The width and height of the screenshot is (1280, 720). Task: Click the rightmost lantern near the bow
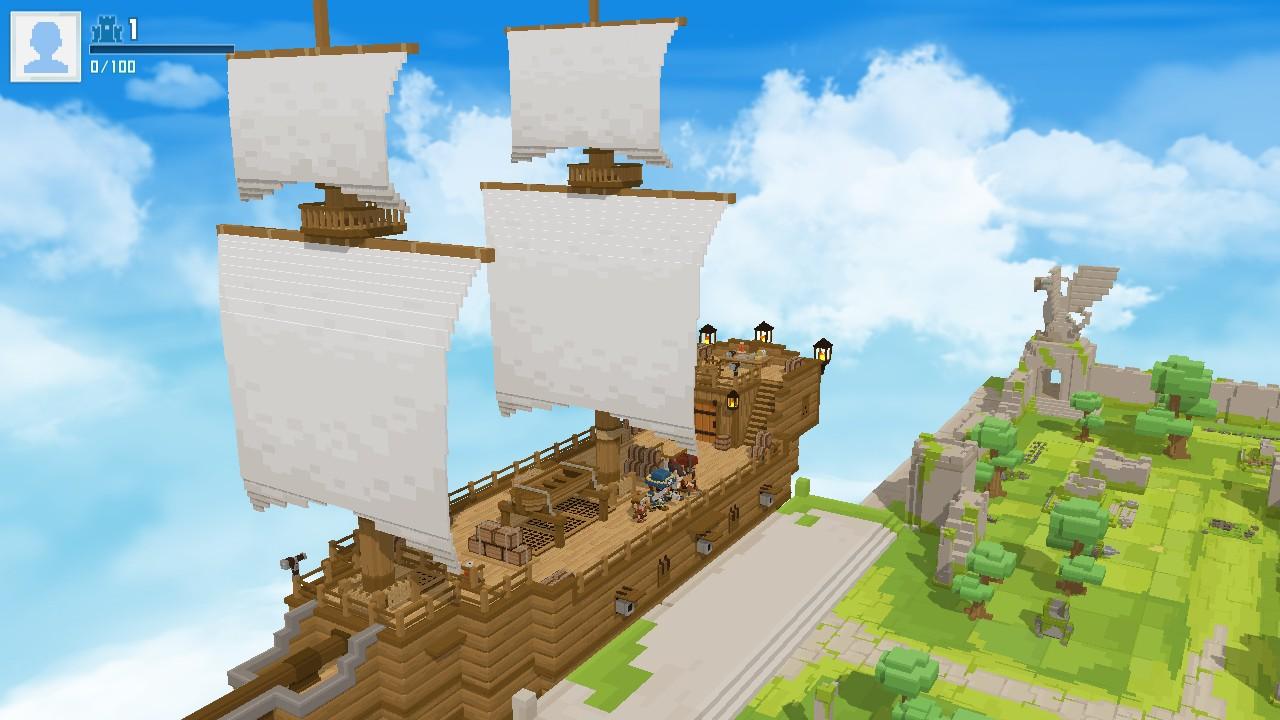tap(822, 350)
